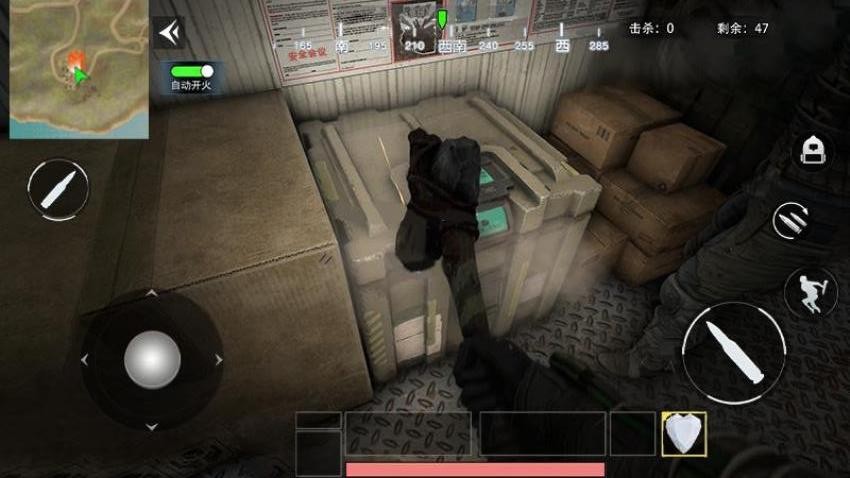Toggle the 自动开火 auto-fire switch
Screen dimensions: 850x478
(192, 72)
